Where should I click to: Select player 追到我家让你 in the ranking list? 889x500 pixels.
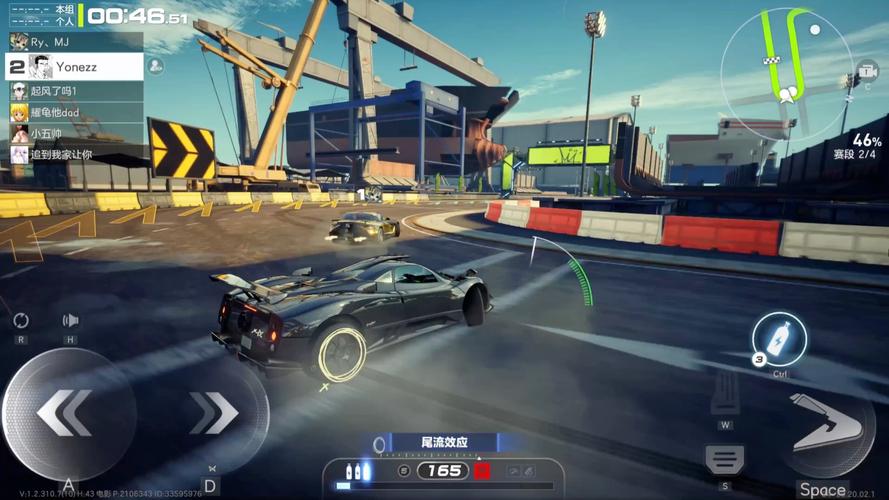pyautogui.click(x=75, y=155)
